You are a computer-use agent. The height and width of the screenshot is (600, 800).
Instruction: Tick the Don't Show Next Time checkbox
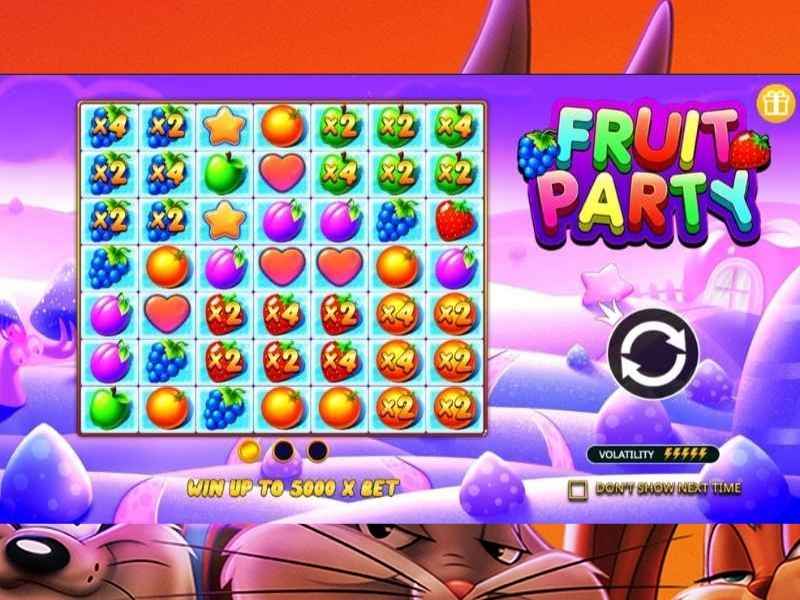(577, 490)
